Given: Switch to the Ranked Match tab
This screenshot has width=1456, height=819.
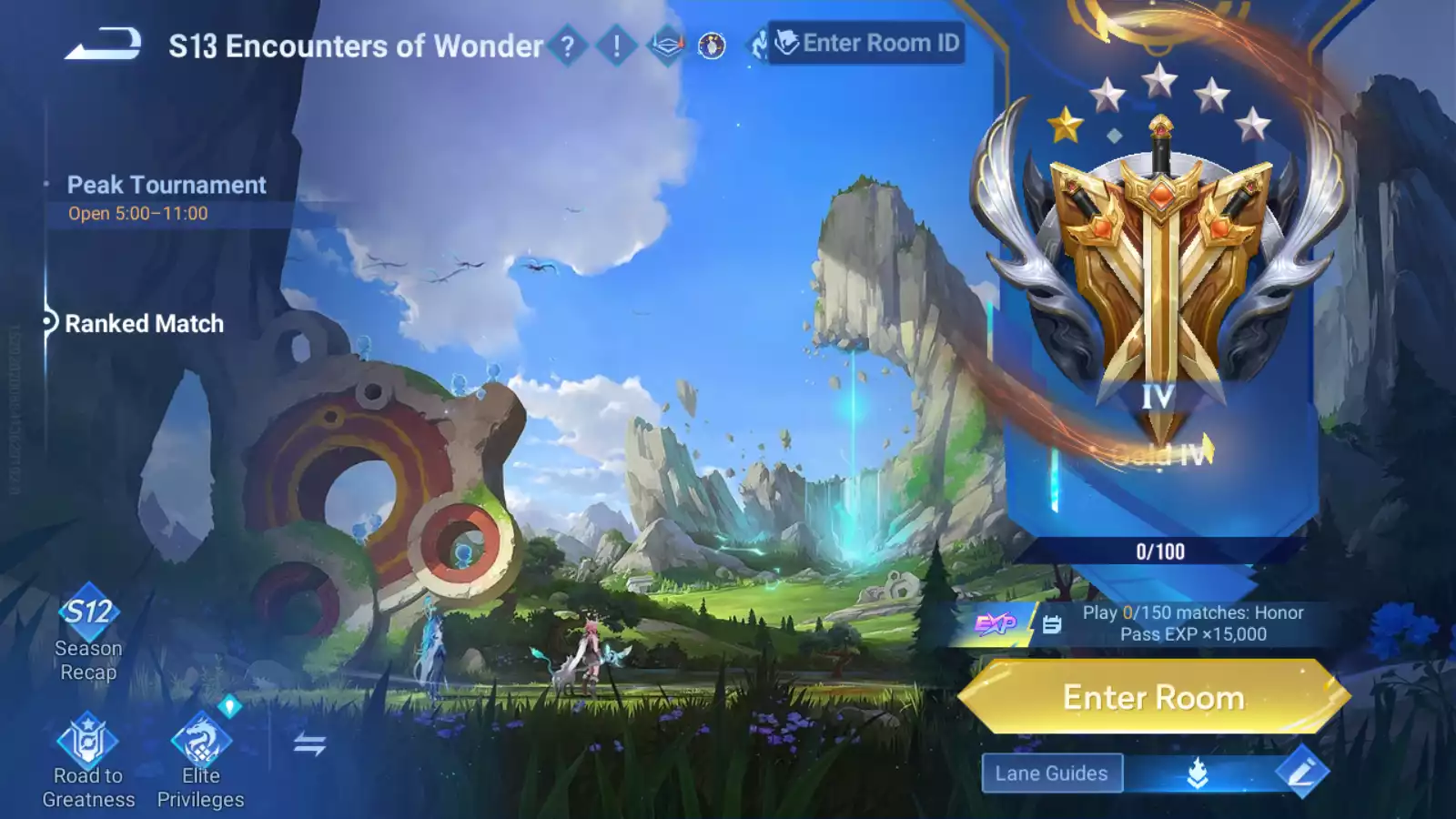Looking at the screenshot, I should [x=144, y=324].
